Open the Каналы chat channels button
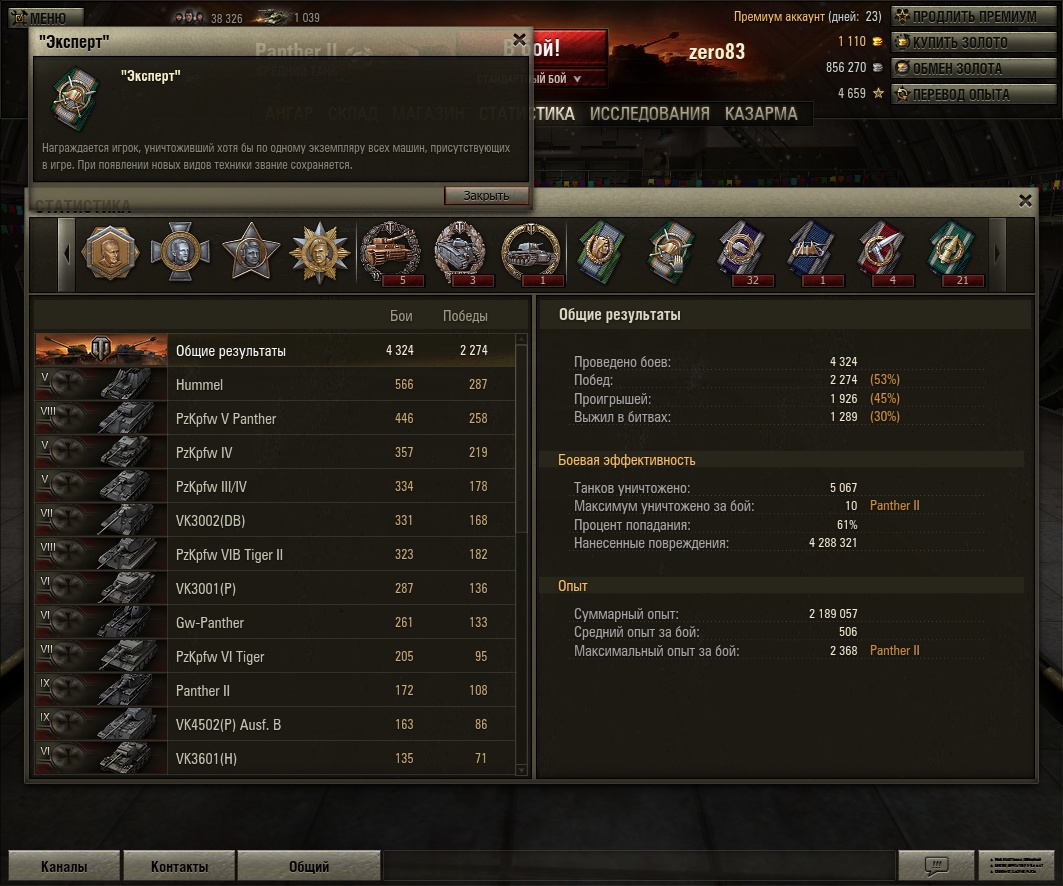Image resolution: width=1063 pixels, height=886 pixels. [64, 867]
